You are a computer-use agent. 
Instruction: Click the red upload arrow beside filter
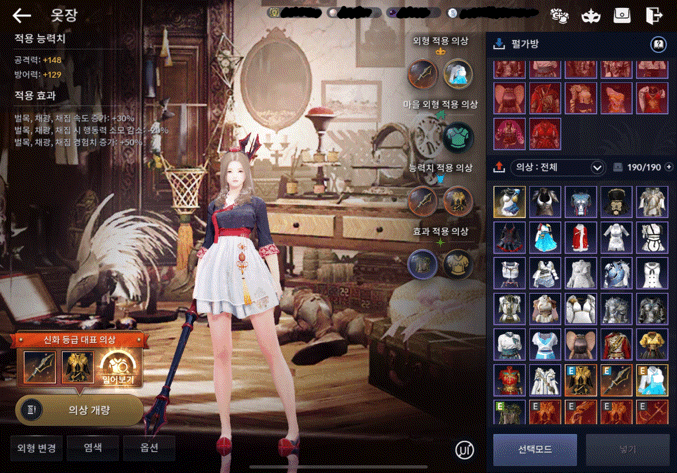pos(499,167)
